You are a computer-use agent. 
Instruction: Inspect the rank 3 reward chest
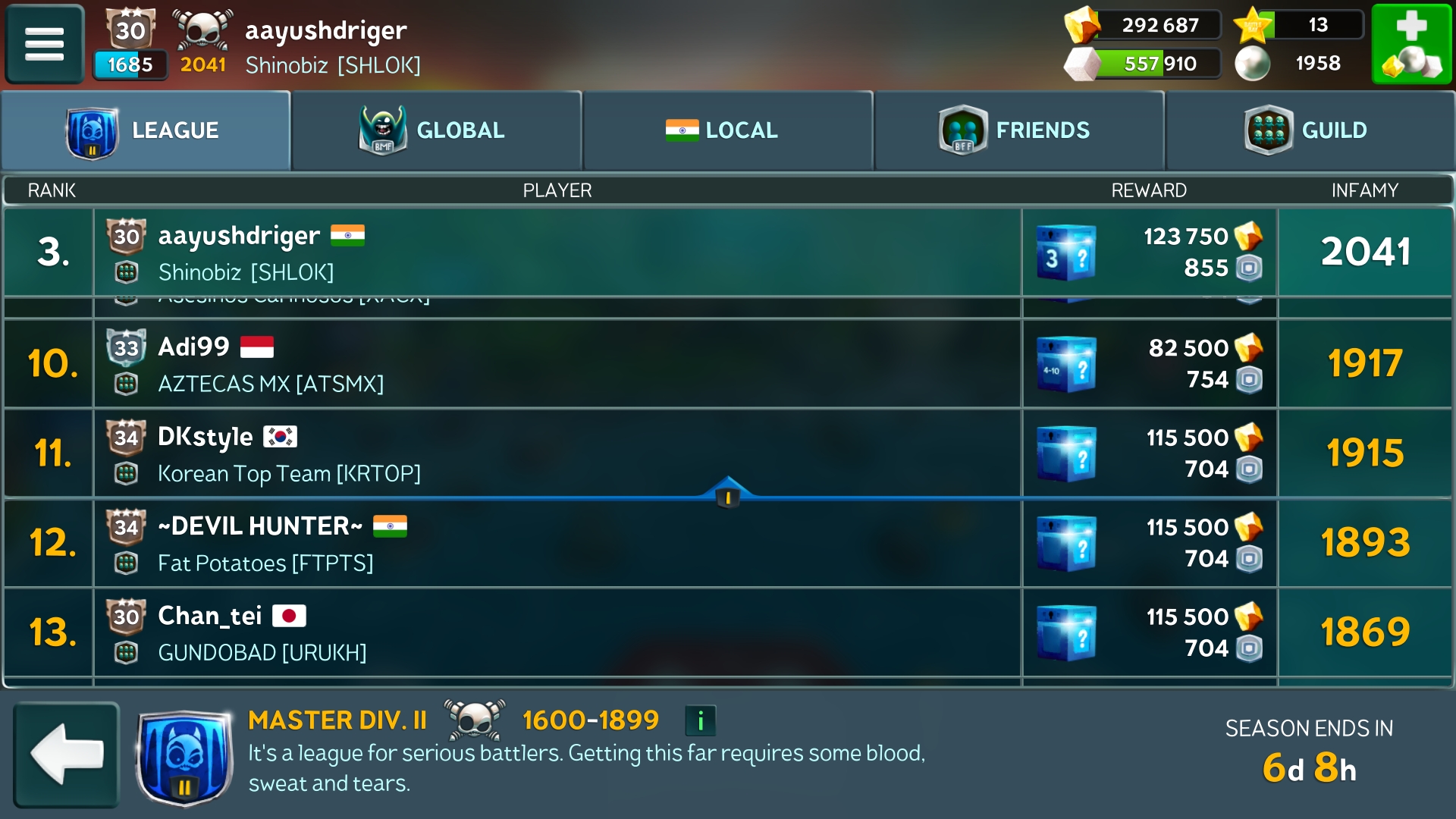coord(1066,253)
